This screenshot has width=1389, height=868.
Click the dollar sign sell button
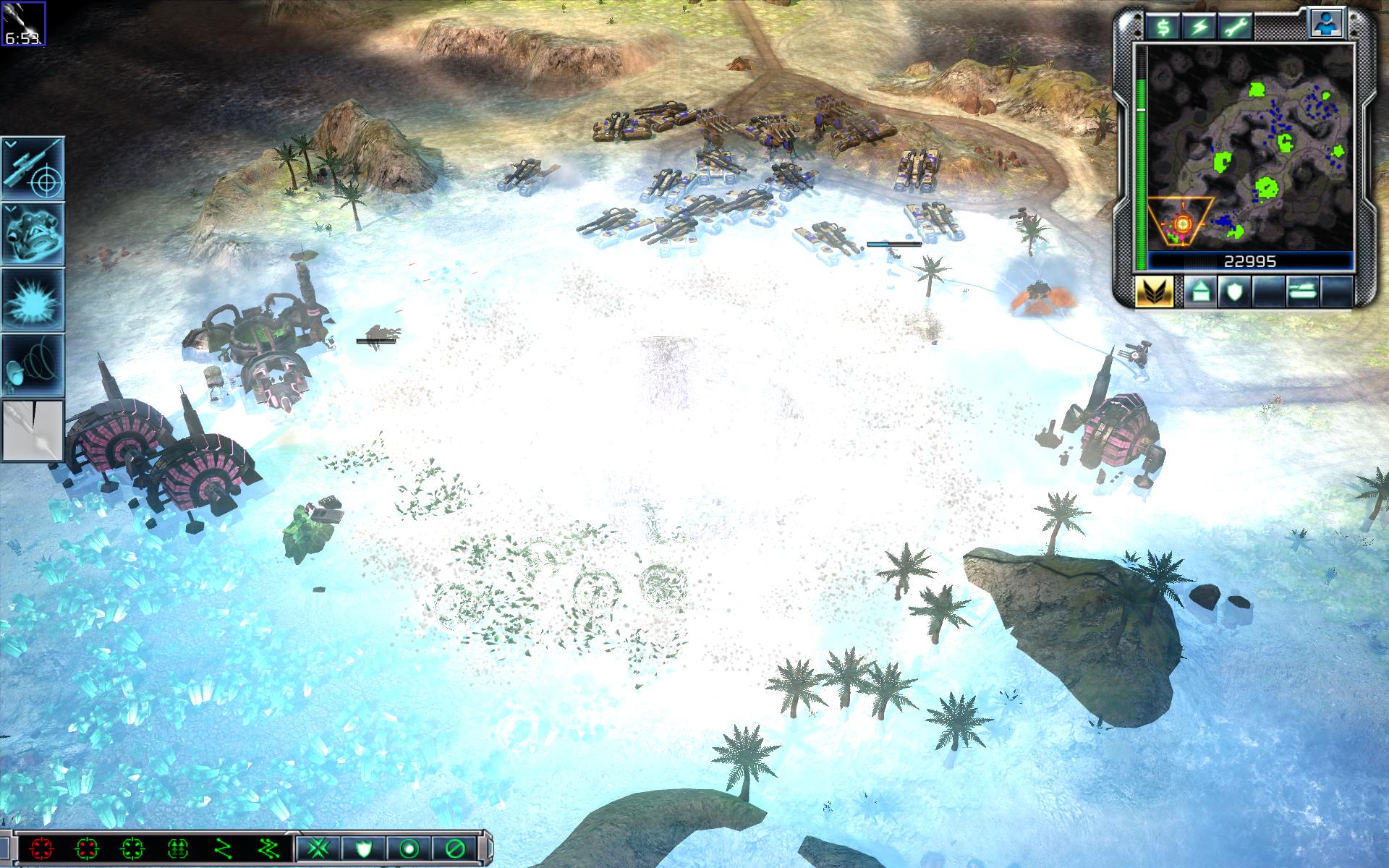point(1164,26)
